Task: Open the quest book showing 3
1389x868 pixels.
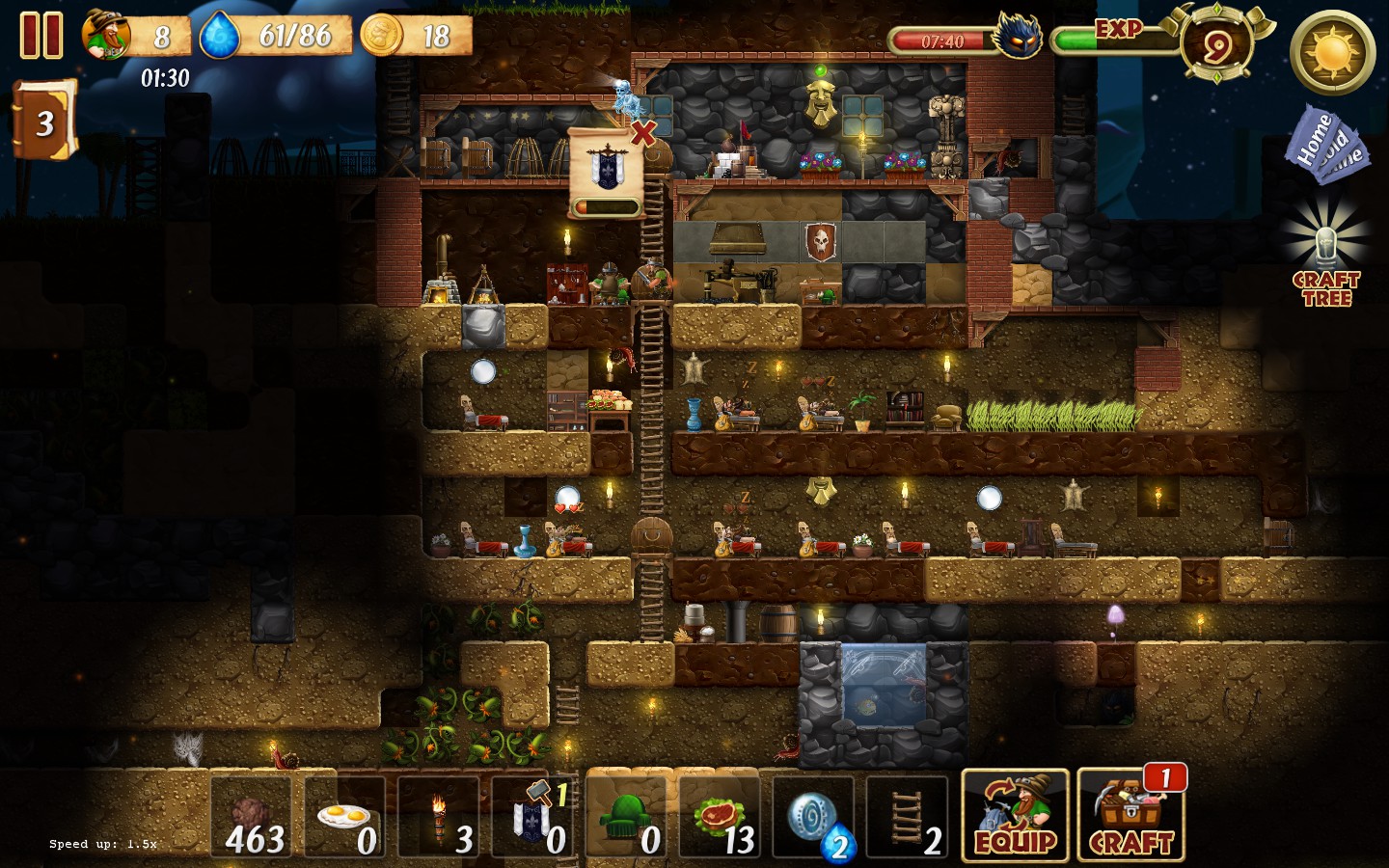Action: click(x=43, y=121)
